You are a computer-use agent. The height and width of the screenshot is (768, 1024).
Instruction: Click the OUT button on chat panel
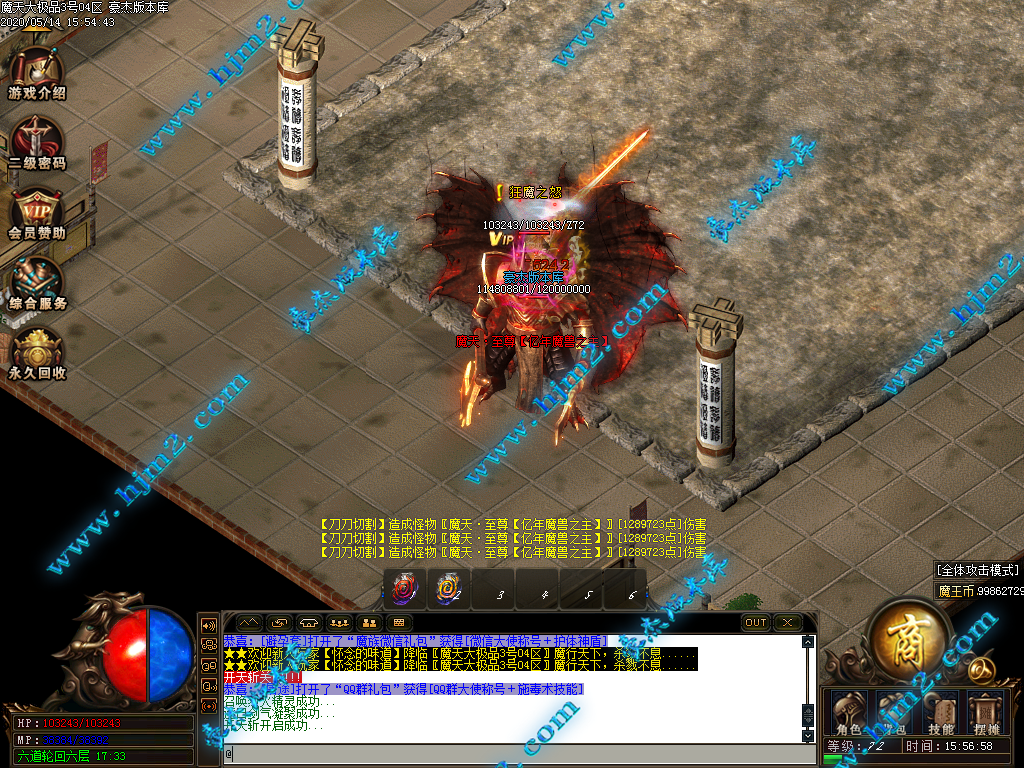coord(756,622)
